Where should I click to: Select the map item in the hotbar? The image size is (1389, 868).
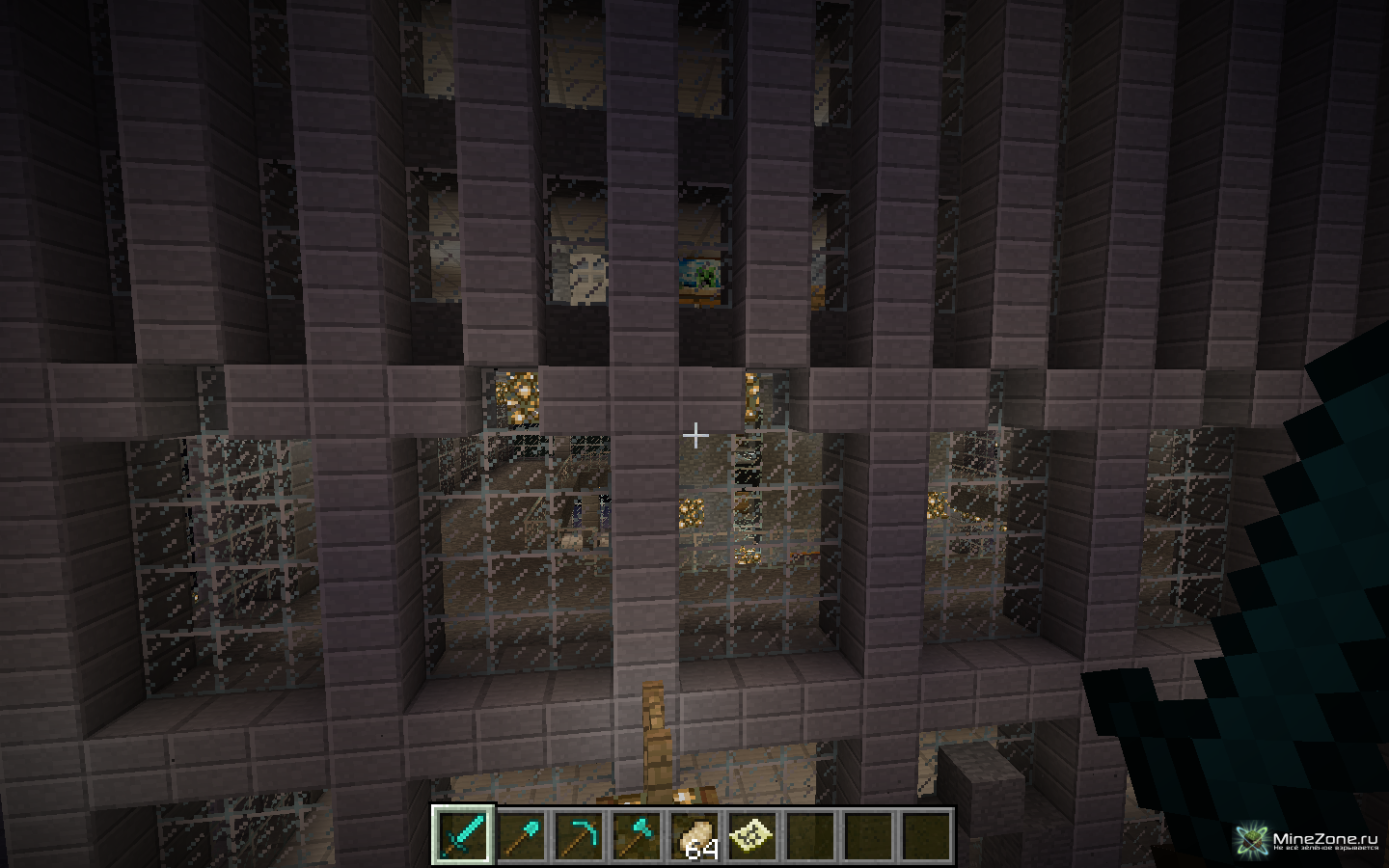click(752, 834)
